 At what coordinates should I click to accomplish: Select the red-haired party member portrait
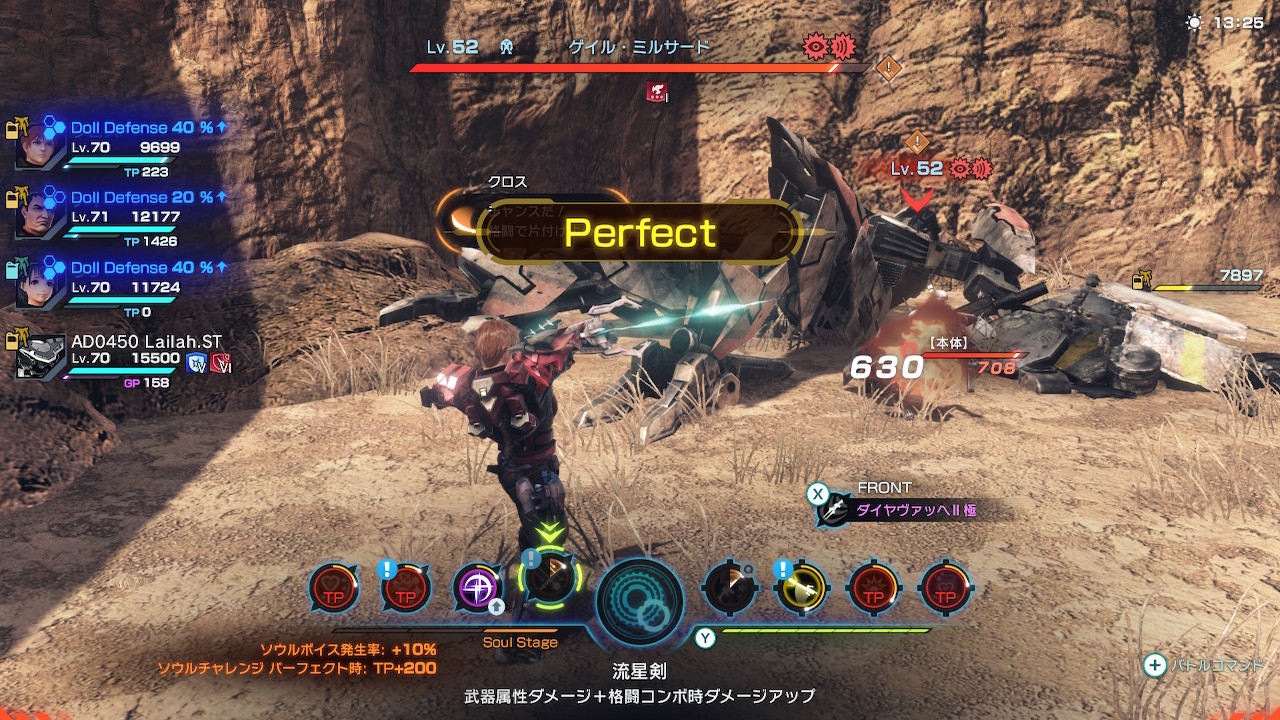39,148
